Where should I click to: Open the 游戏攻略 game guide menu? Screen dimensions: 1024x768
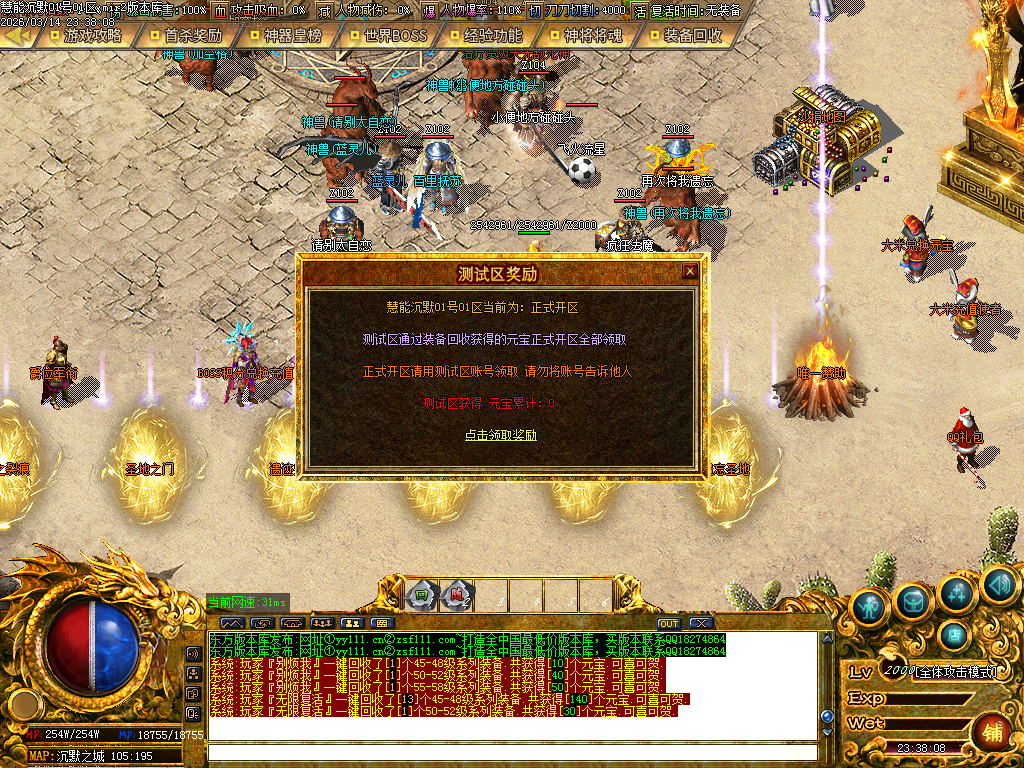pyautogui.click(x=92, y=36)
